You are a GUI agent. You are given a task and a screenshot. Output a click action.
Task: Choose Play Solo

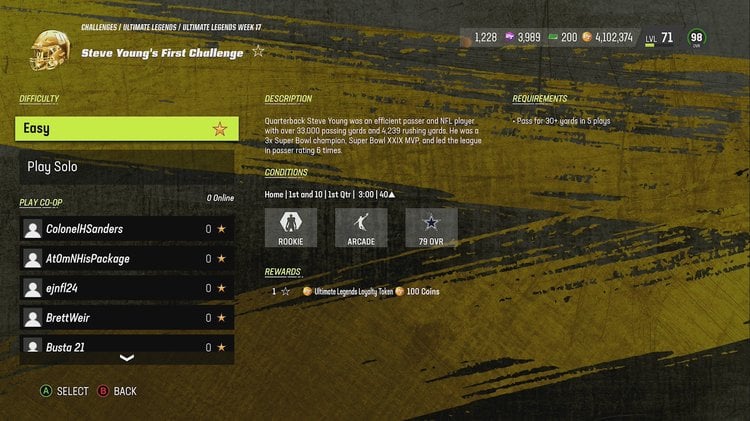[126, 166]
